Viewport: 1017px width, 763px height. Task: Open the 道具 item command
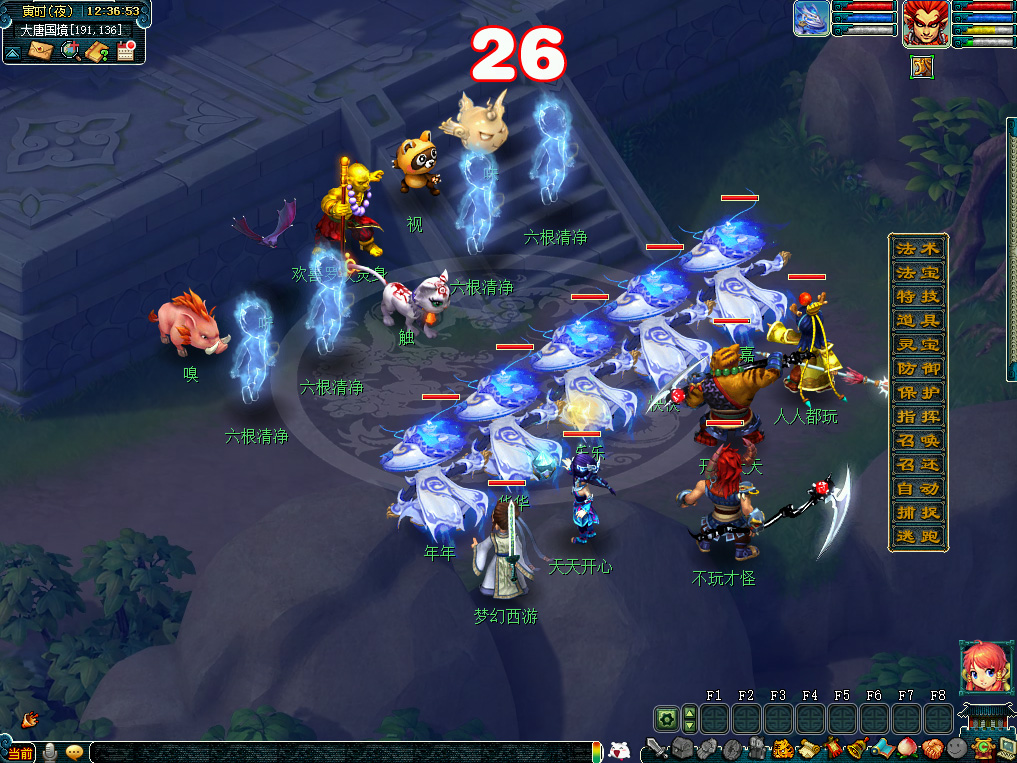click(917, 320)
